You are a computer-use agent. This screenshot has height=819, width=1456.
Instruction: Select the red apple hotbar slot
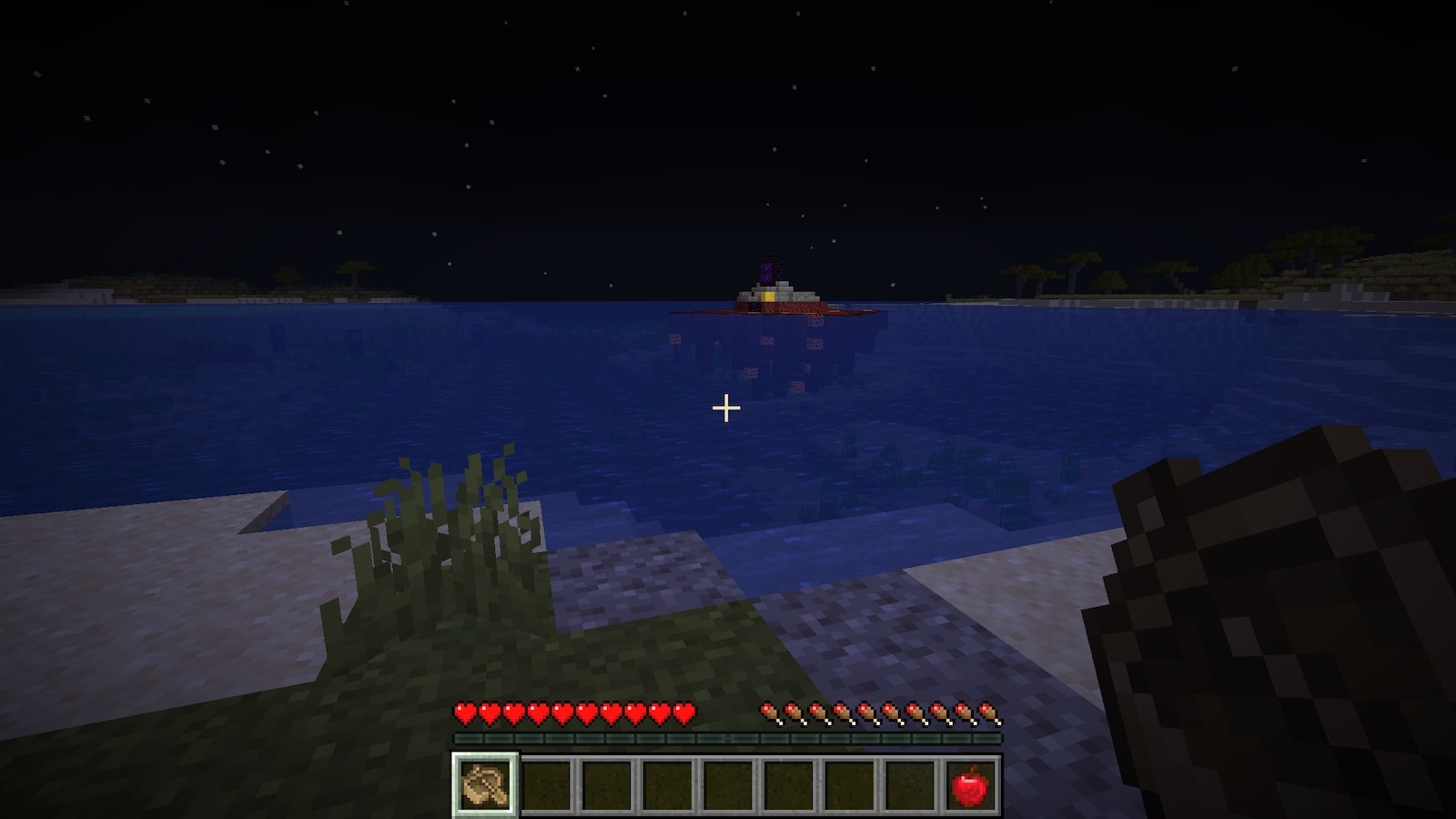coord(970,784)
